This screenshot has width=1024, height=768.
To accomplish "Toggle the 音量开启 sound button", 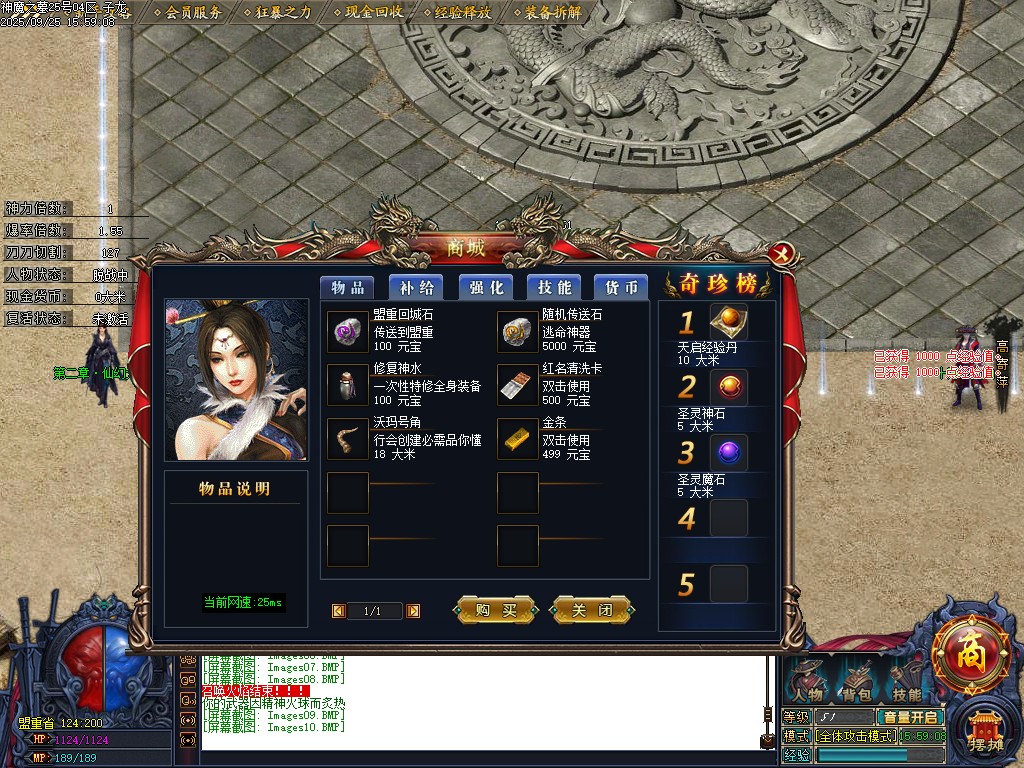I will [x=909, y=717].
